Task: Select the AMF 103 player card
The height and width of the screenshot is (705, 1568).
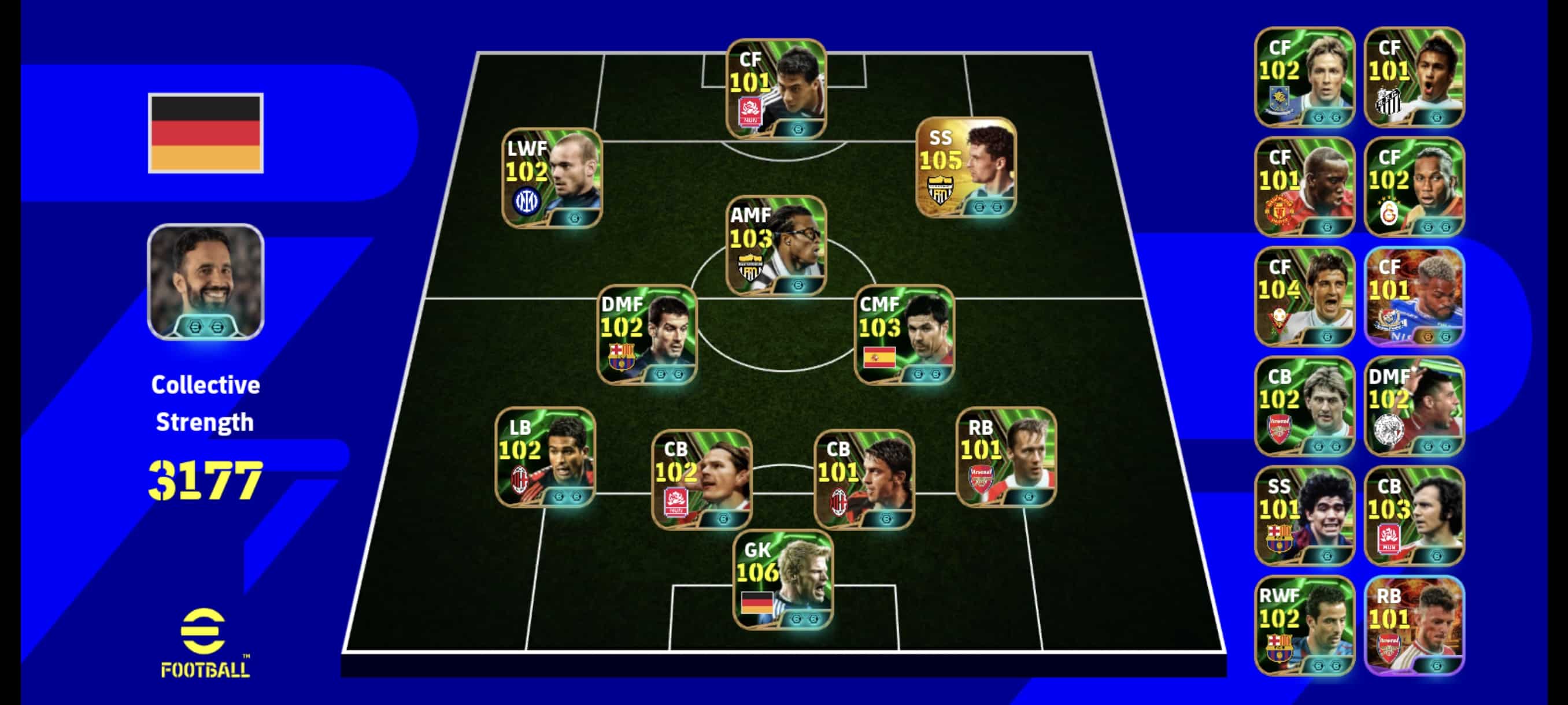Action: tap(776, 245)
